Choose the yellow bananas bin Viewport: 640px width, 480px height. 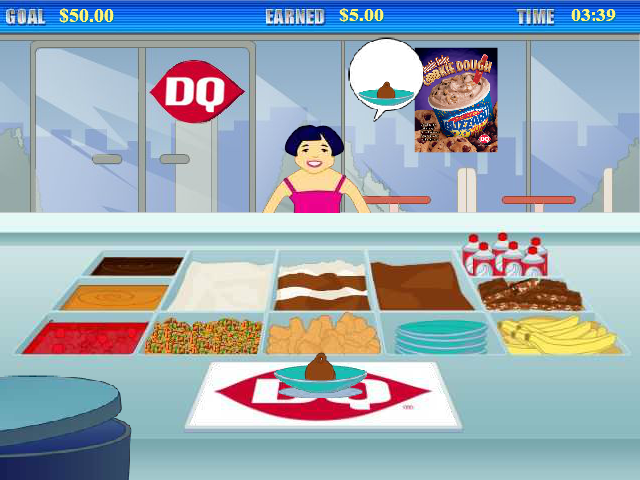[557, 335]
